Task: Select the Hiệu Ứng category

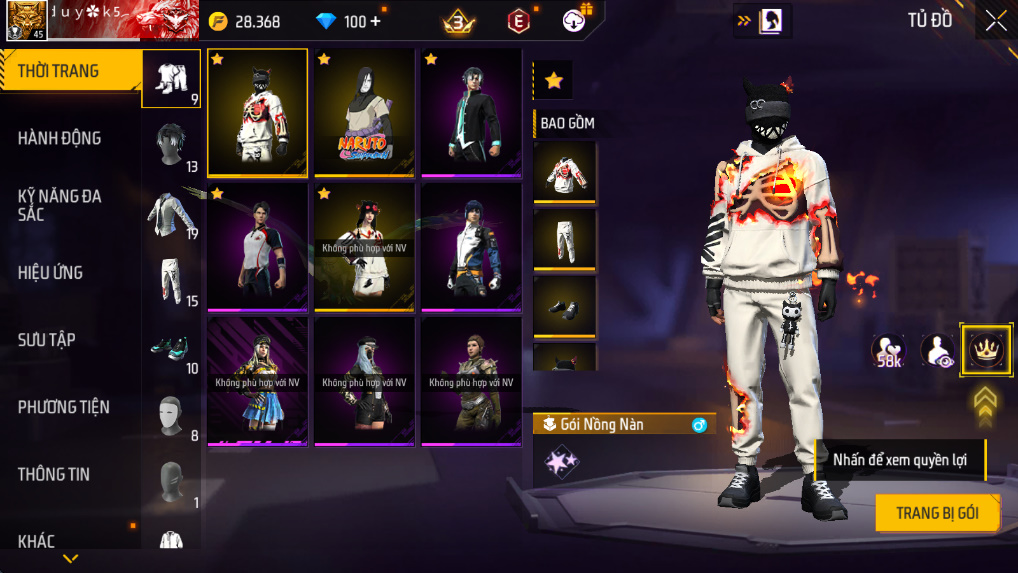Action: click(x=50, y=272)
